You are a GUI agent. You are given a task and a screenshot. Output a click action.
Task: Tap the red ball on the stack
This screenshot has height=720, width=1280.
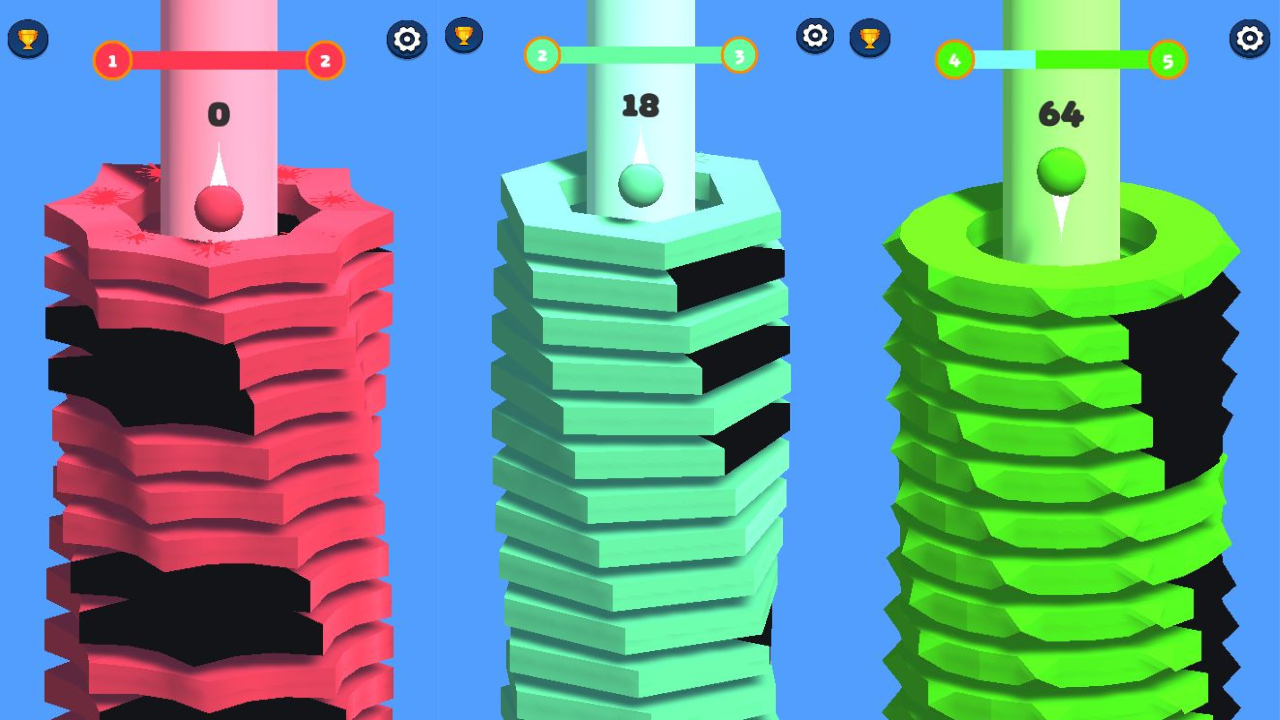pos(218,207)
